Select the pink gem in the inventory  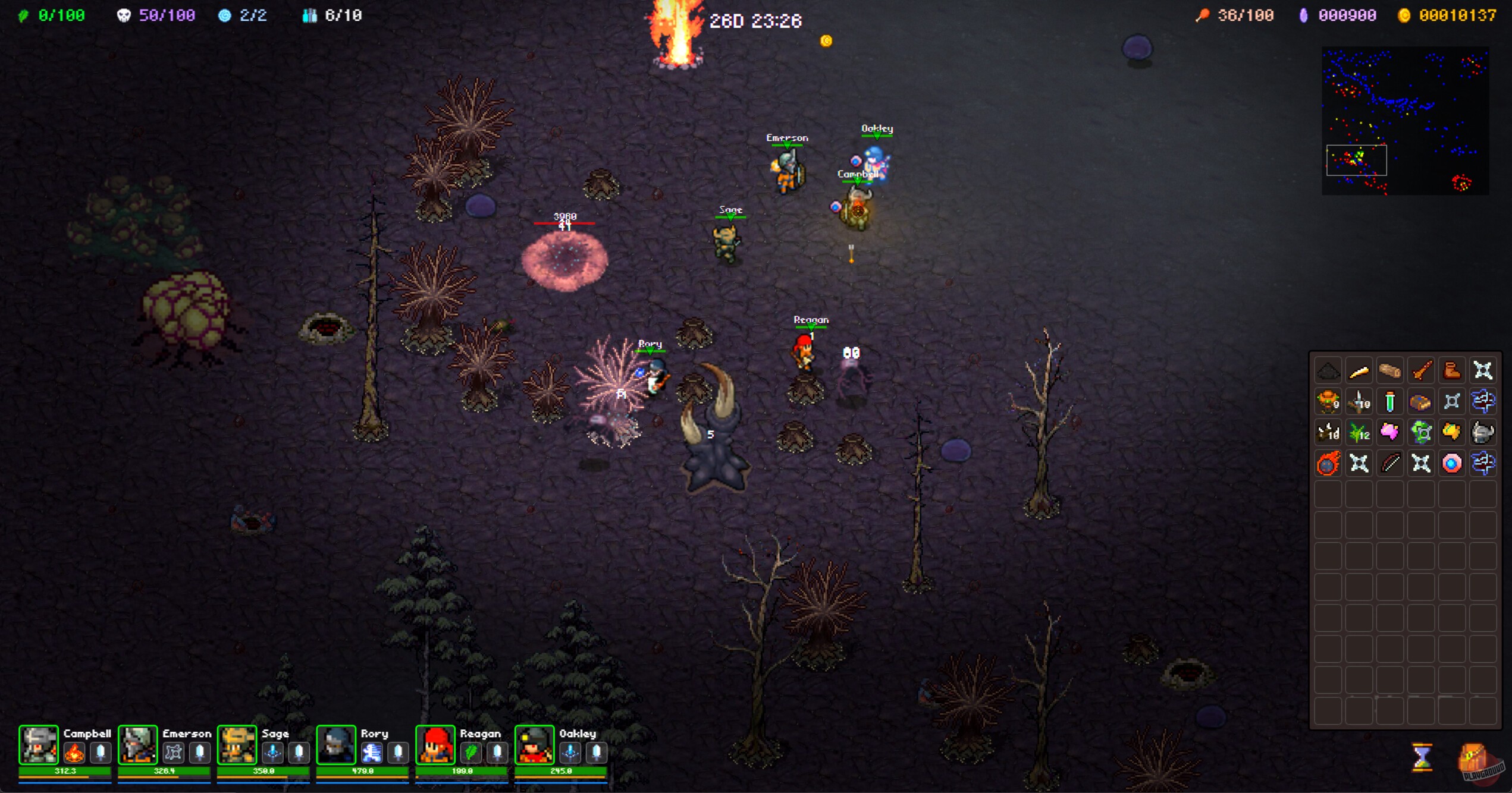pyautogui.click(x=1390, y=432)
